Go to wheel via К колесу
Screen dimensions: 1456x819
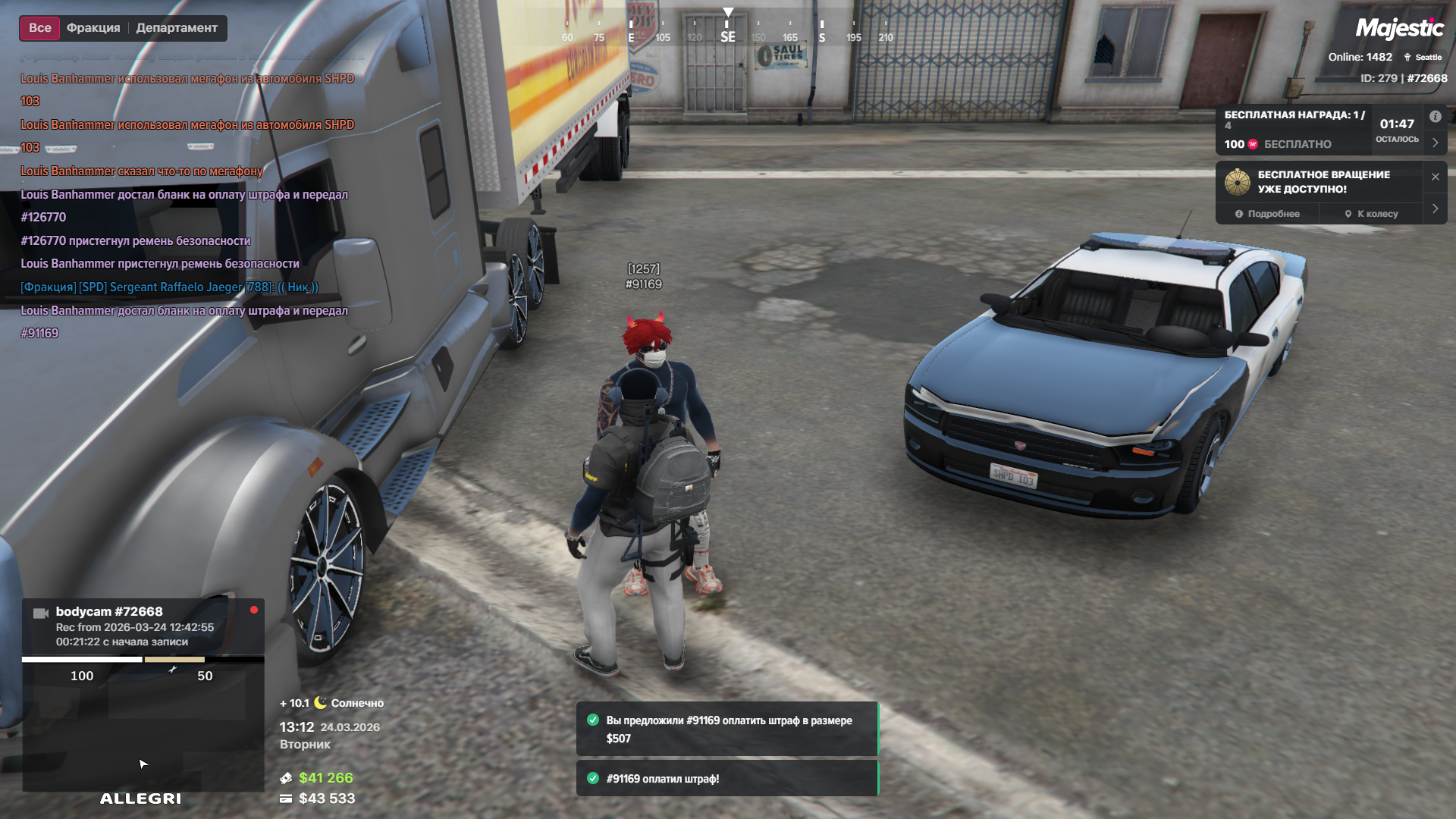pyautogui.click(x=1371, y=214)
